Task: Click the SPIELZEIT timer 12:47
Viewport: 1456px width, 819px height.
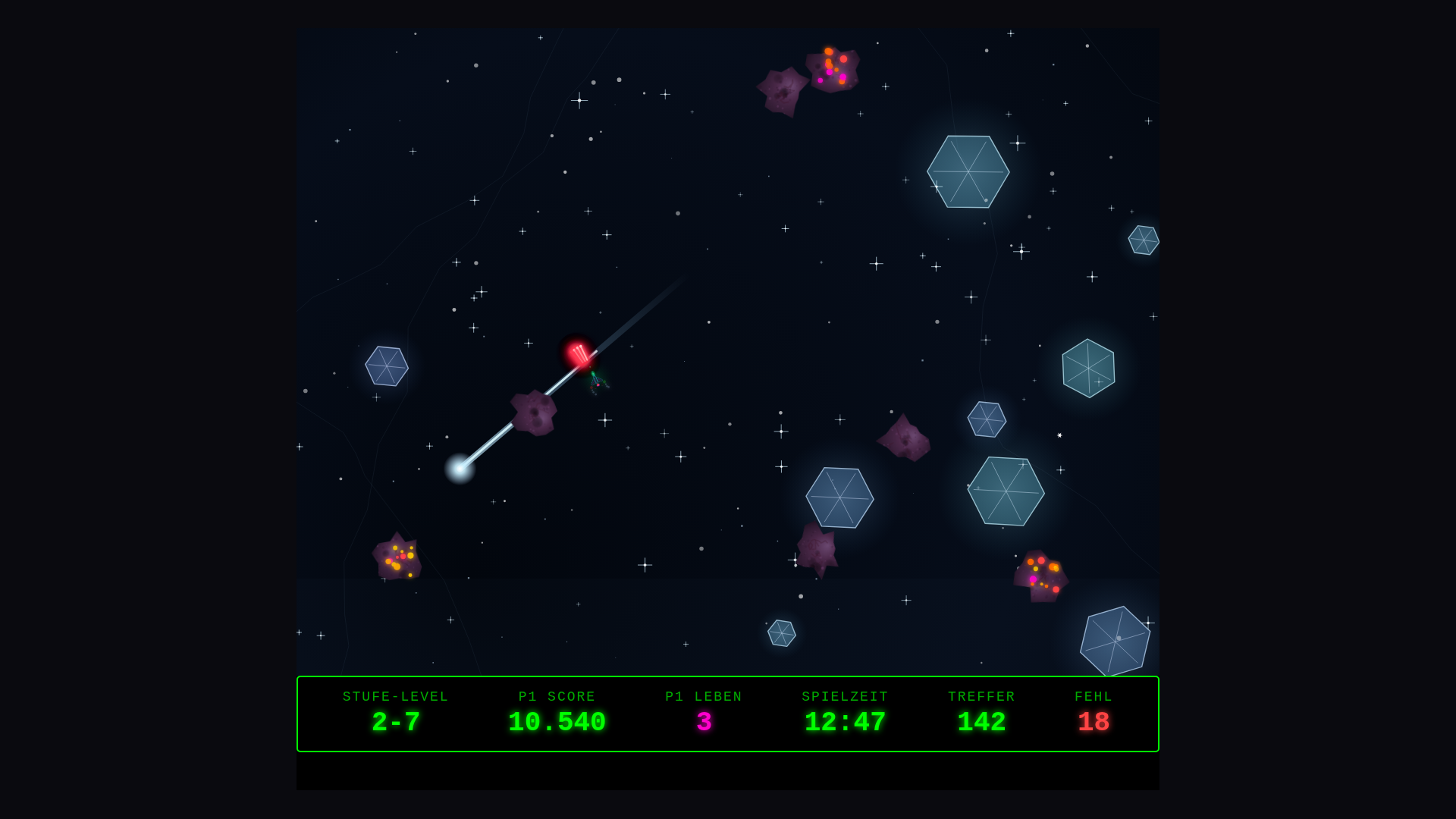Action: [x=845, y=722]
